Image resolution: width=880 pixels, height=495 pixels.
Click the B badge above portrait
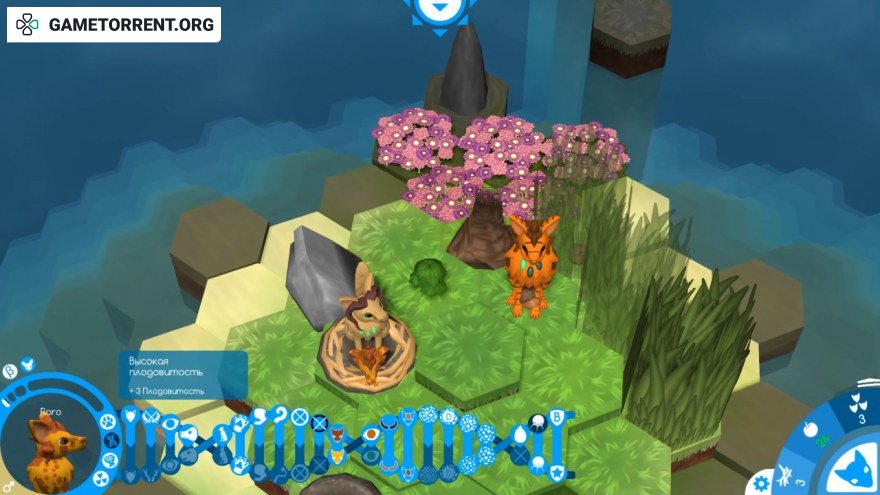pos(9,370)
